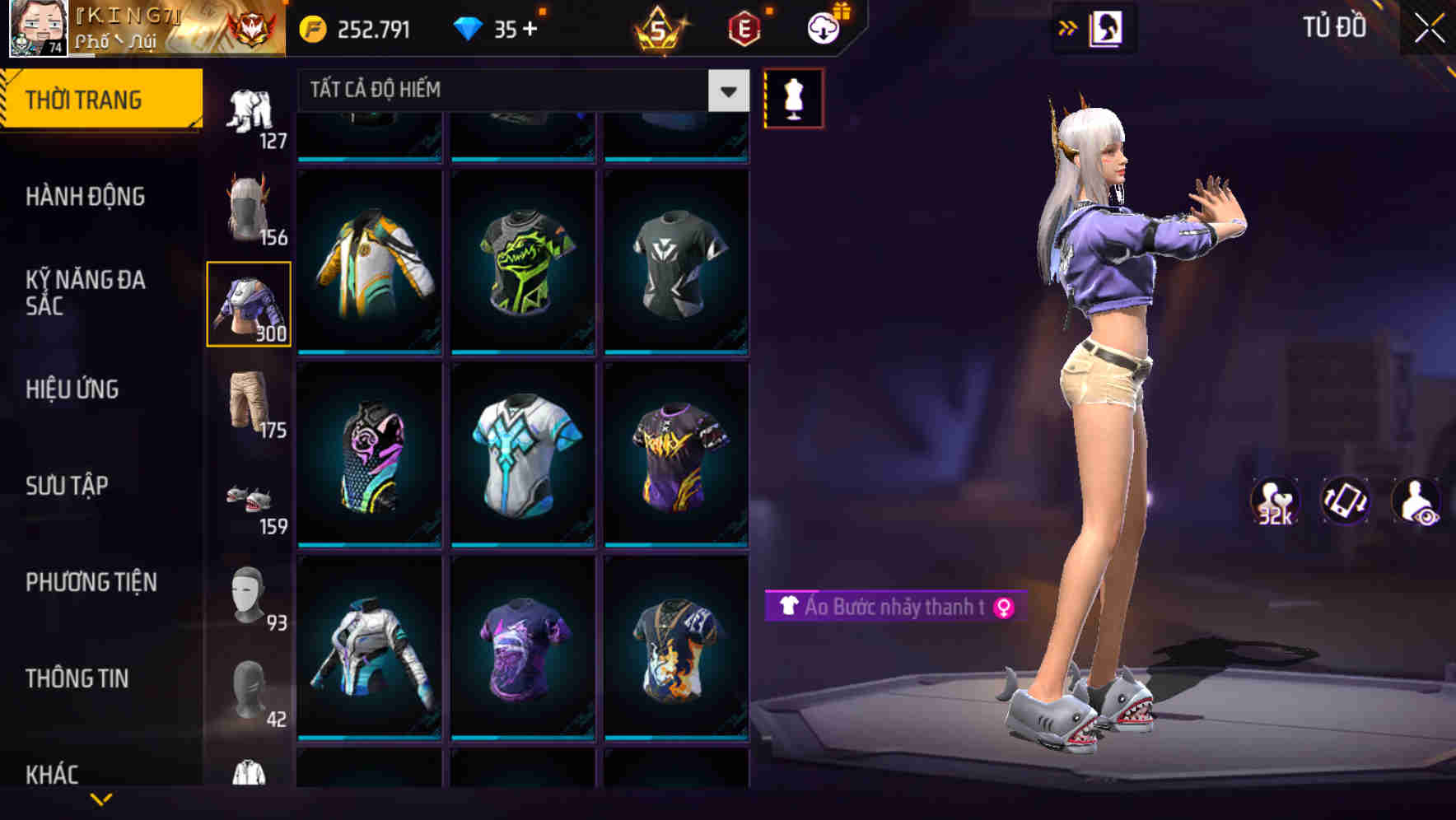This screenshot has height=820, width=1456.
Task: Expand the sidebar with the bottom chevron
Action: pos(101,799)
